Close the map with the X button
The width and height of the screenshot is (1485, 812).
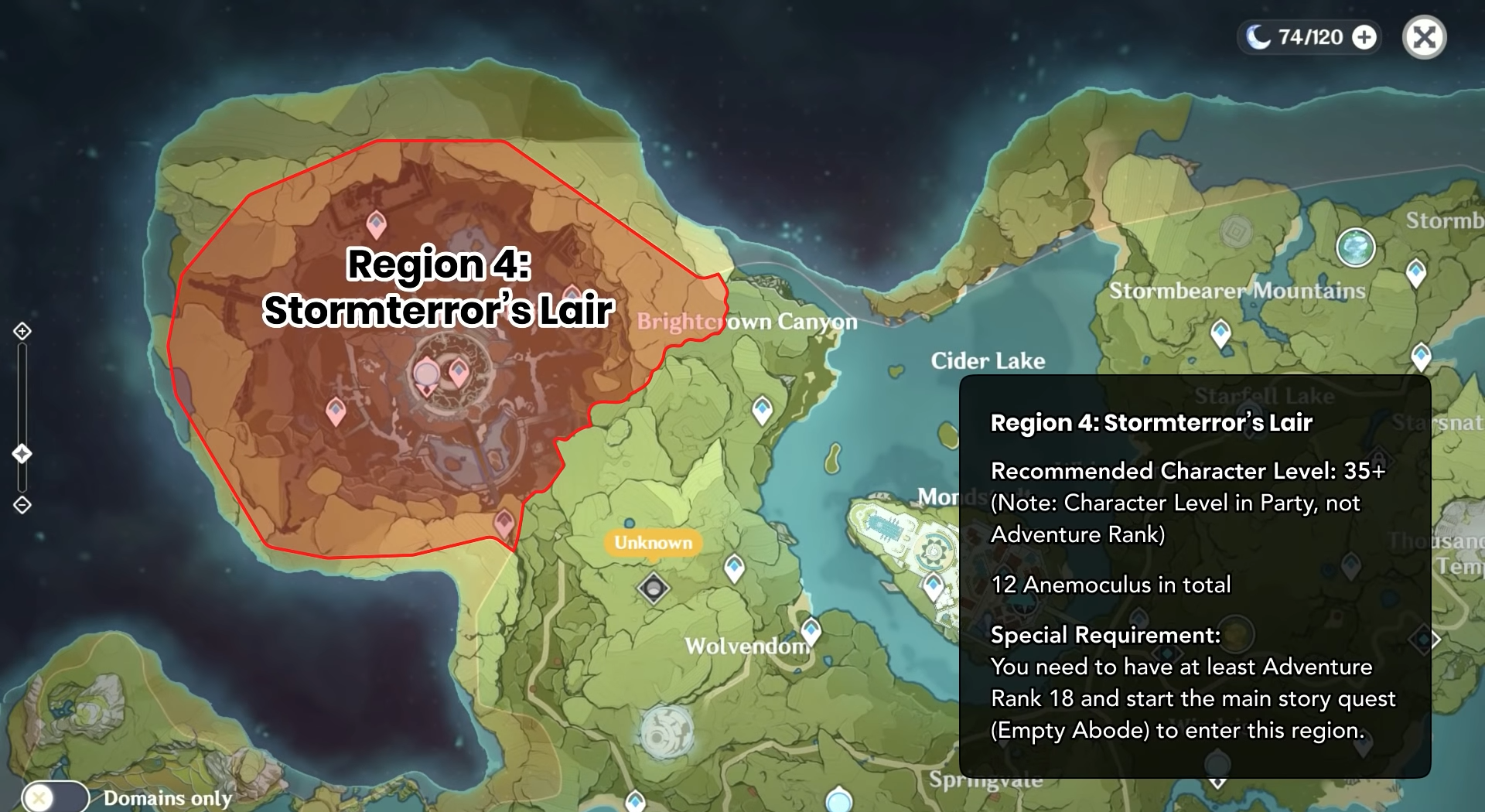(1424, 37)
